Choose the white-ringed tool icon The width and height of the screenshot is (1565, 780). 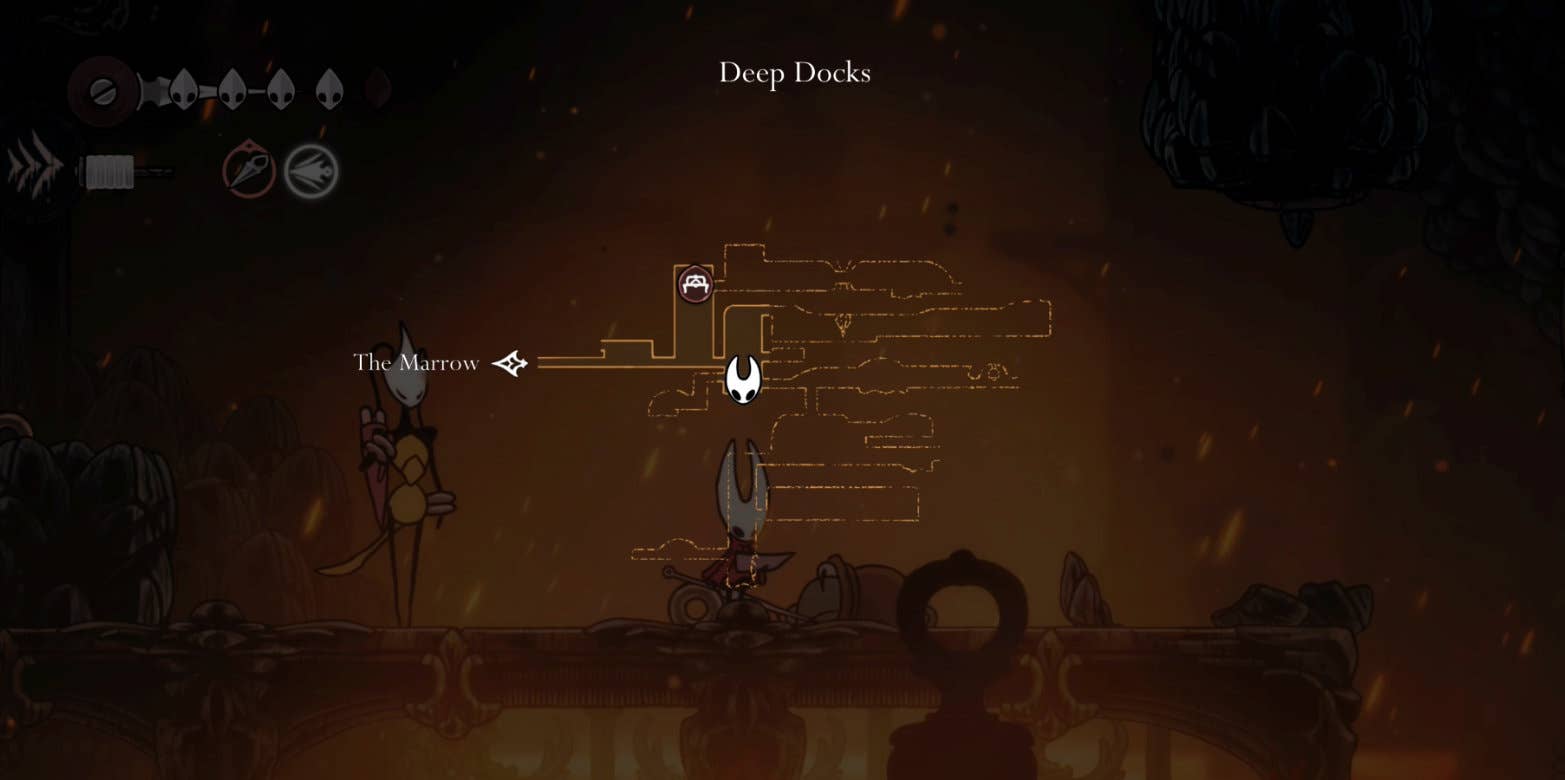click(311, 171)
